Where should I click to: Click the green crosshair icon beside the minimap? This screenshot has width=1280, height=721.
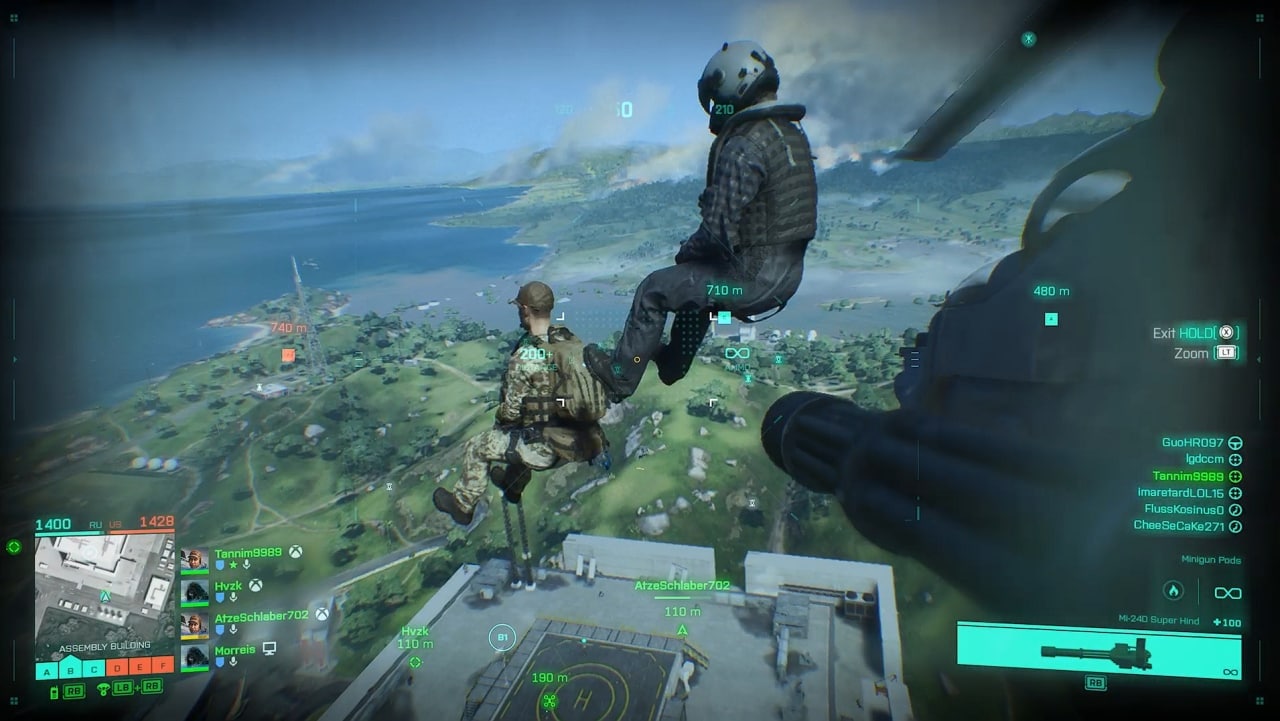pos(14,547)
